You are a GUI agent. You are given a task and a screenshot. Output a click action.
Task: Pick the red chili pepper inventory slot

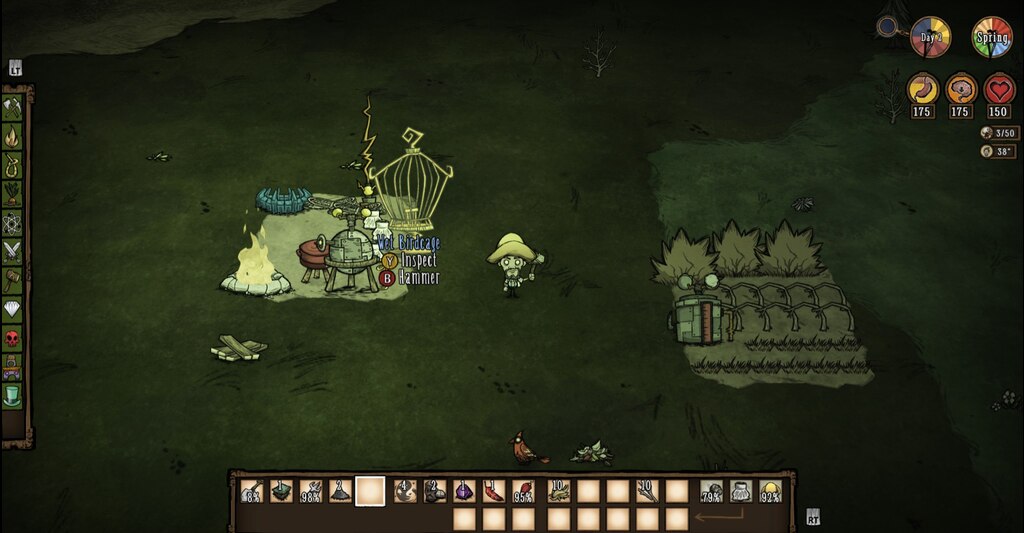pyautogui.click(x=494, y=491)
